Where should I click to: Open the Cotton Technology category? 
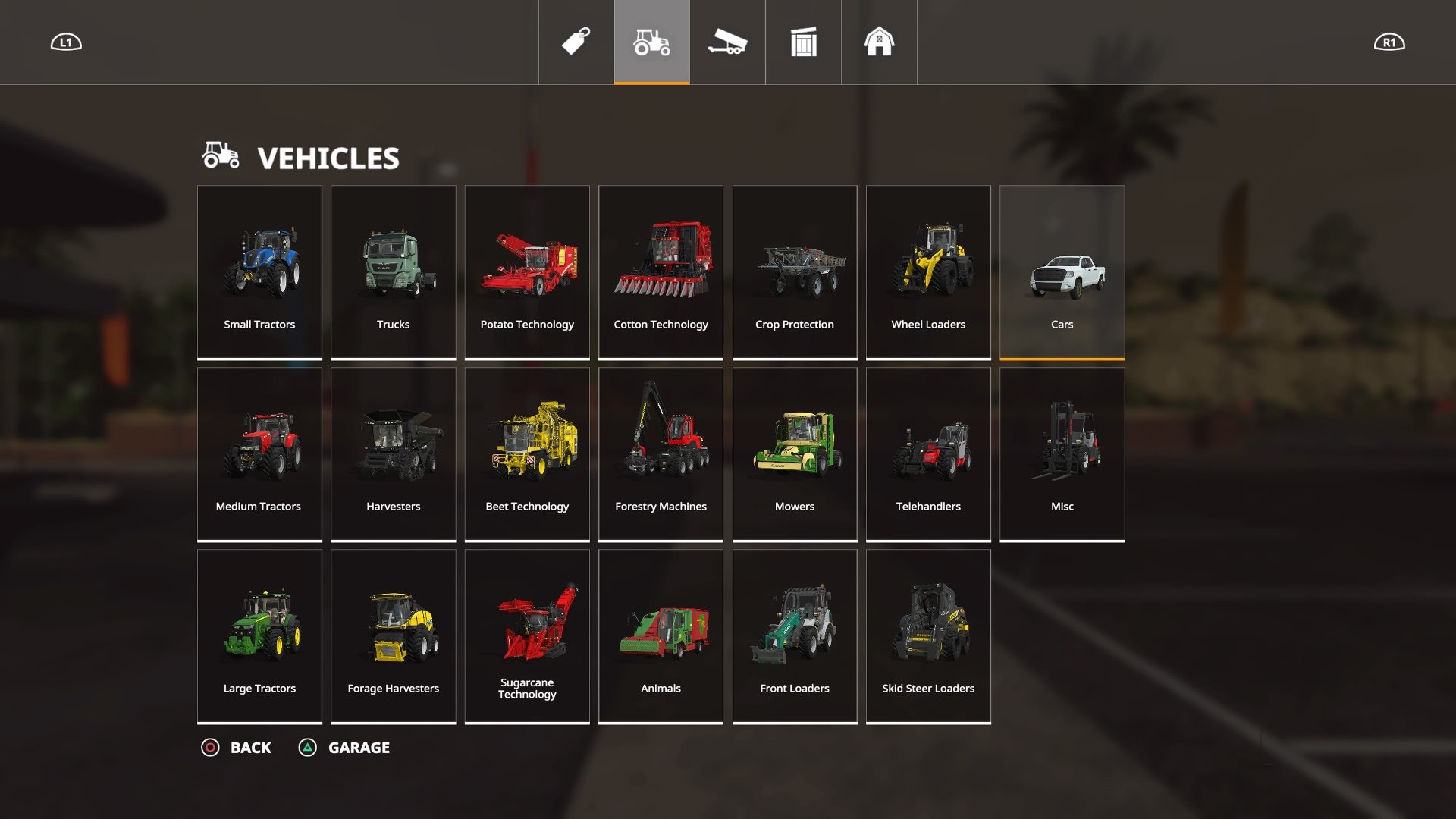point(661,271)
